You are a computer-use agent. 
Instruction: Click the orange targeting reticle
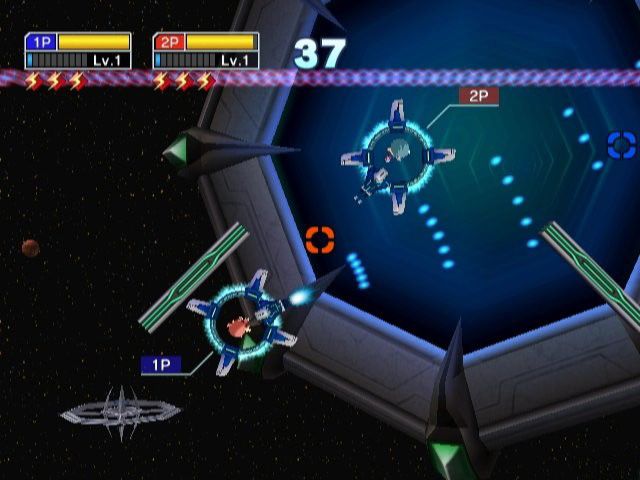[x=319, y=239]
